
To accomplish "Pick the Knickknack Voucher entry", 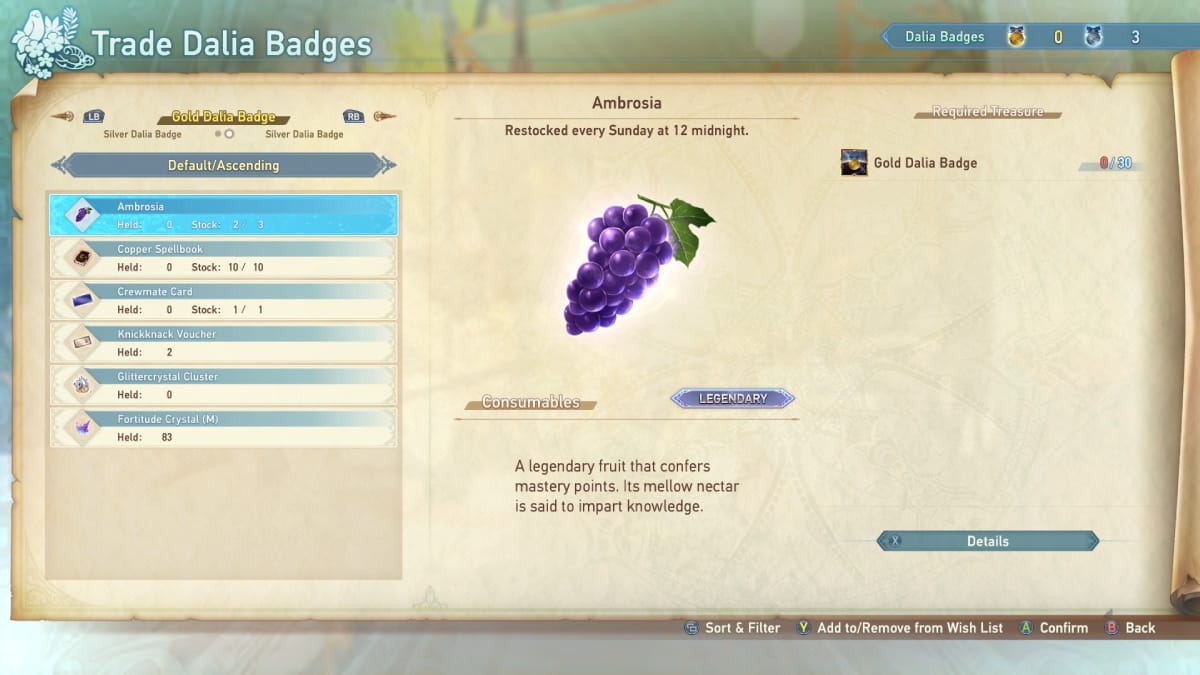I will 224,343.
